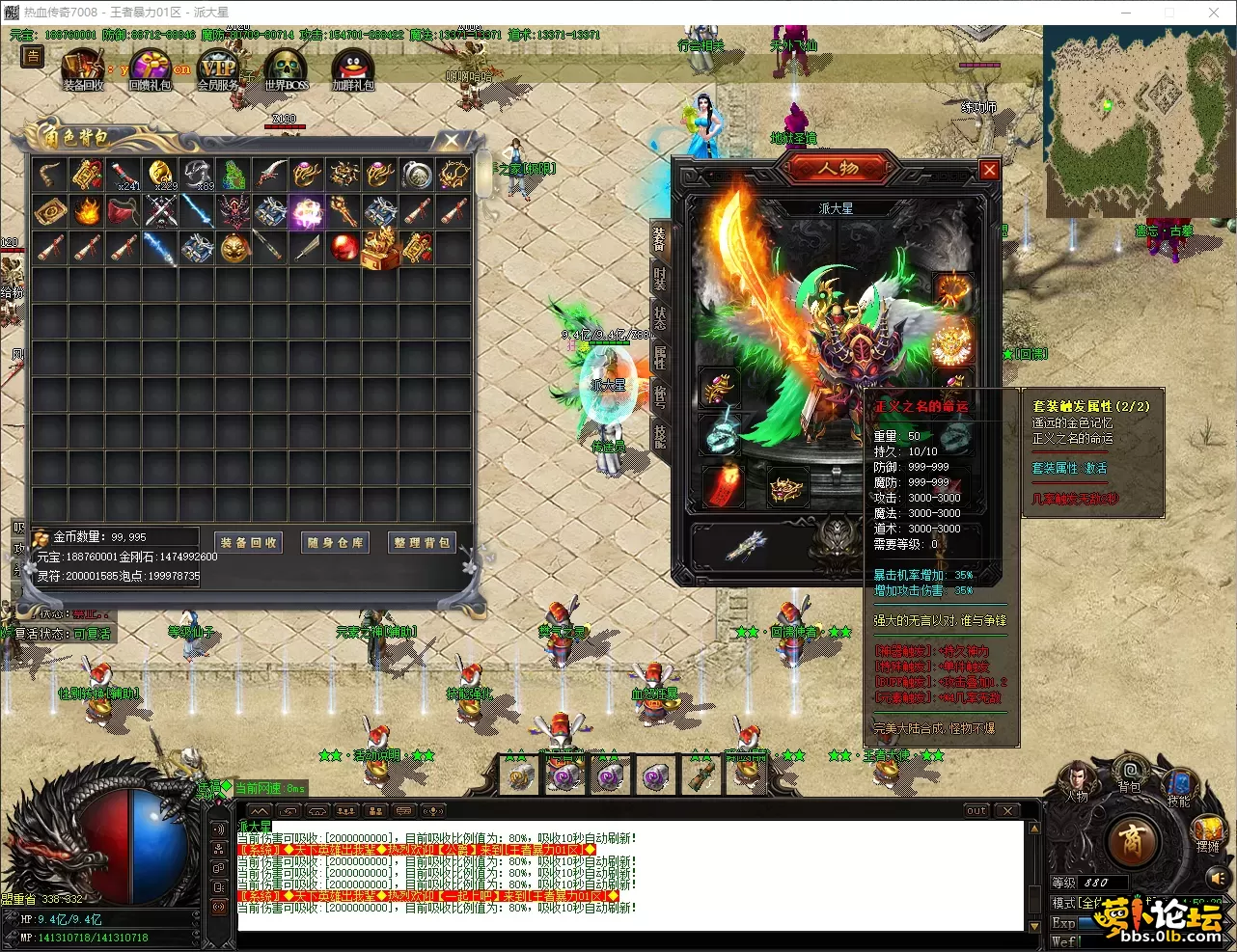Viewport: 1237px width, 952px height.
Task: Open the 回馈礼包 gift pack icon
Action: pyautogui.click(x=151, y=69)
